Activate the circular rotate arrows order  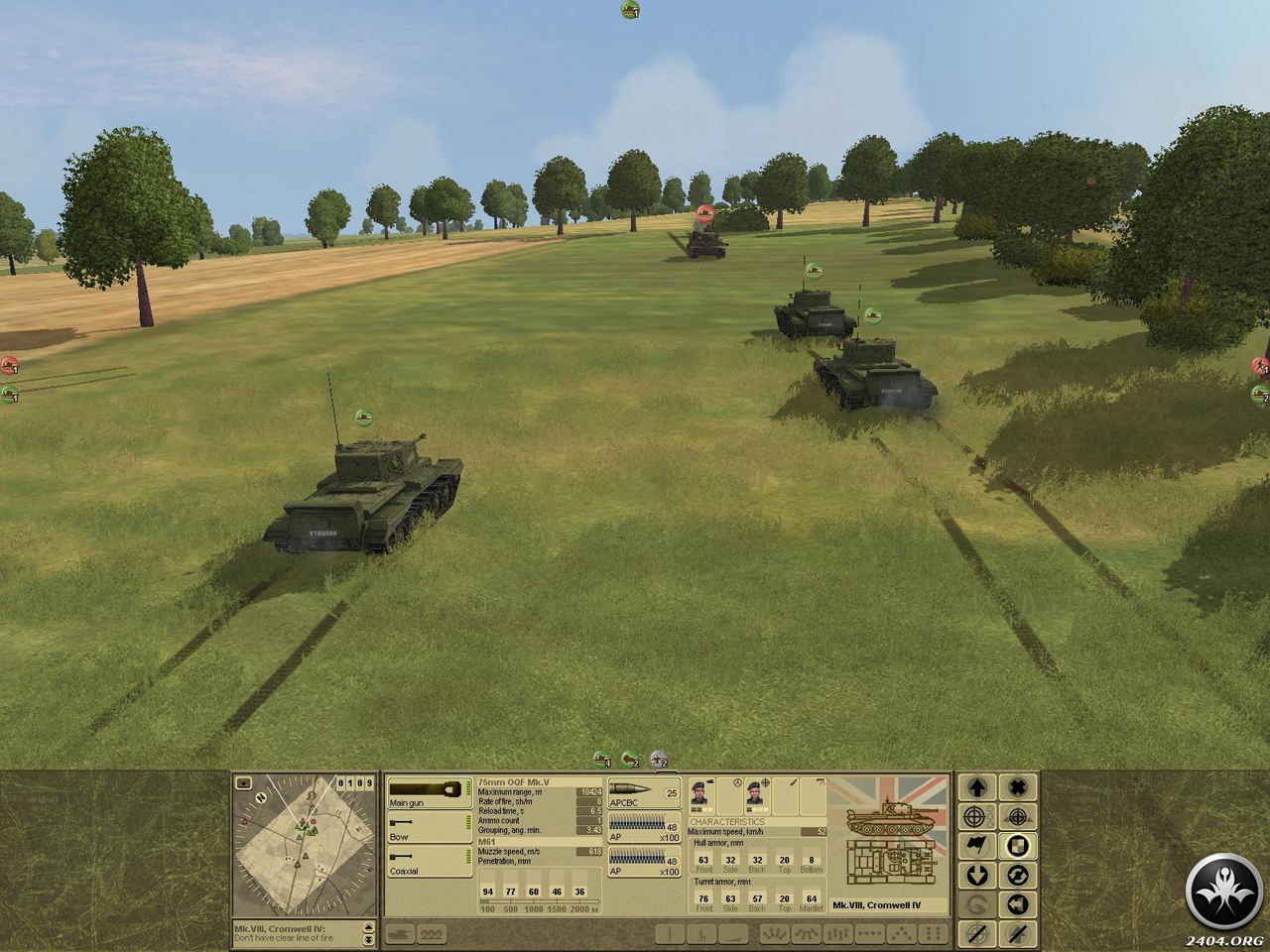[1017, 875]
